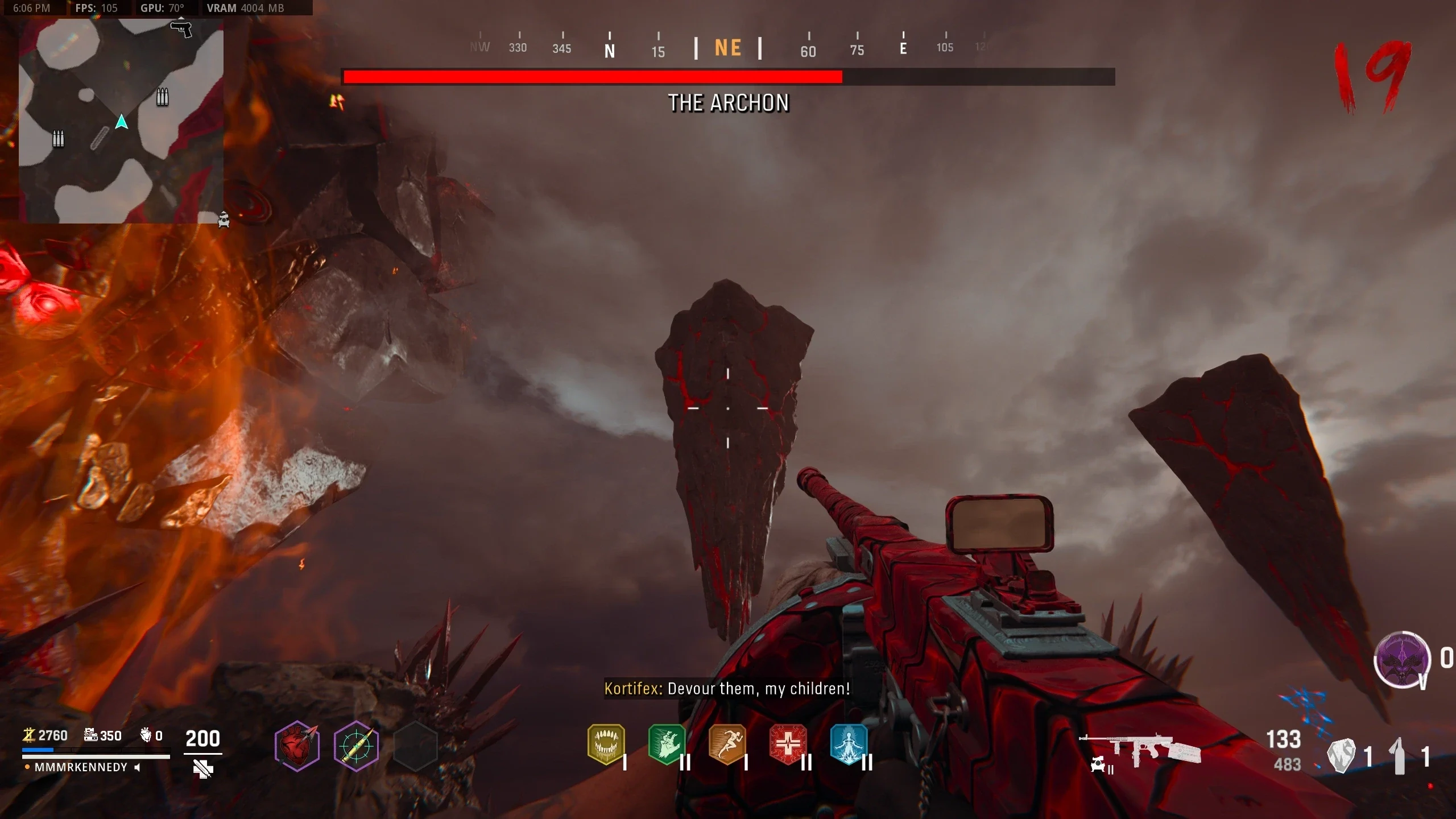1456x819 pixels.
Task: Activate the purple demon artifact ability
Action: click(x=1402, y=660)
